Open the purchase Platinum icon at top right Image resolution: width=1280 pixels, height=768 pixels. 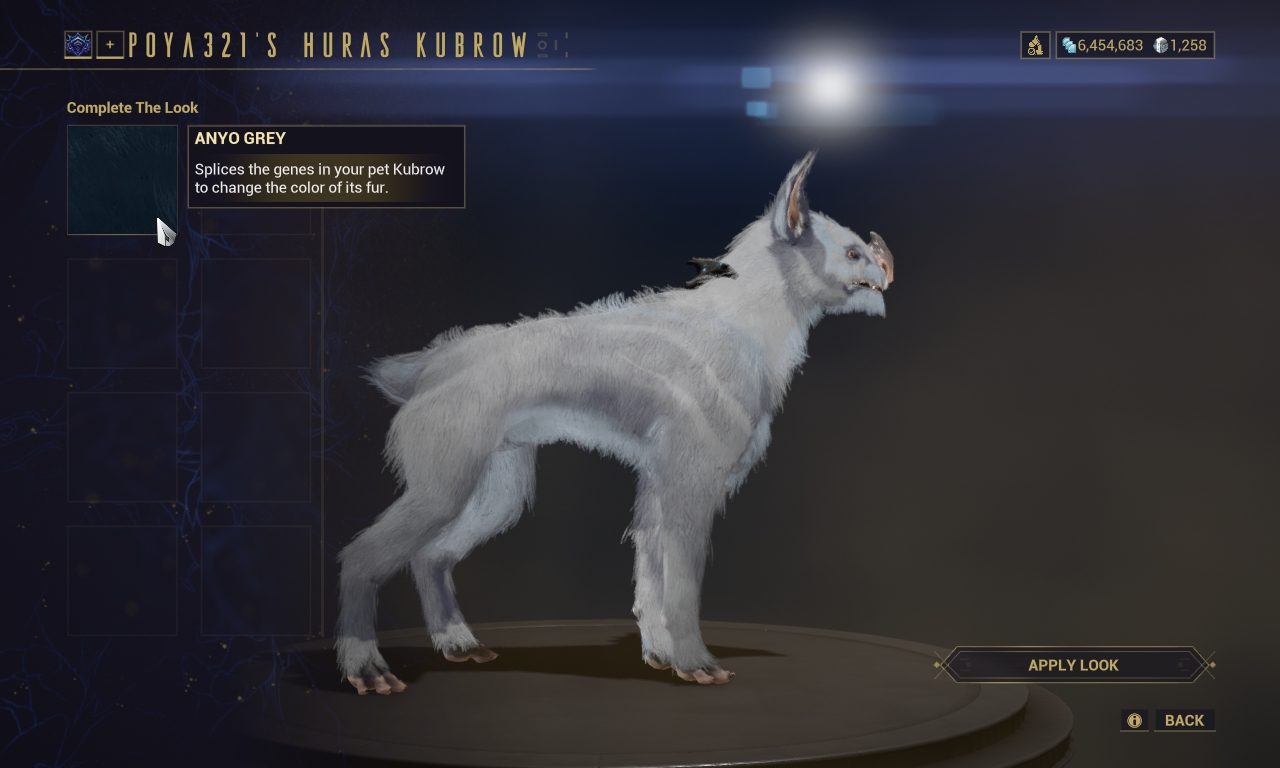click(x=1035, y=44)
